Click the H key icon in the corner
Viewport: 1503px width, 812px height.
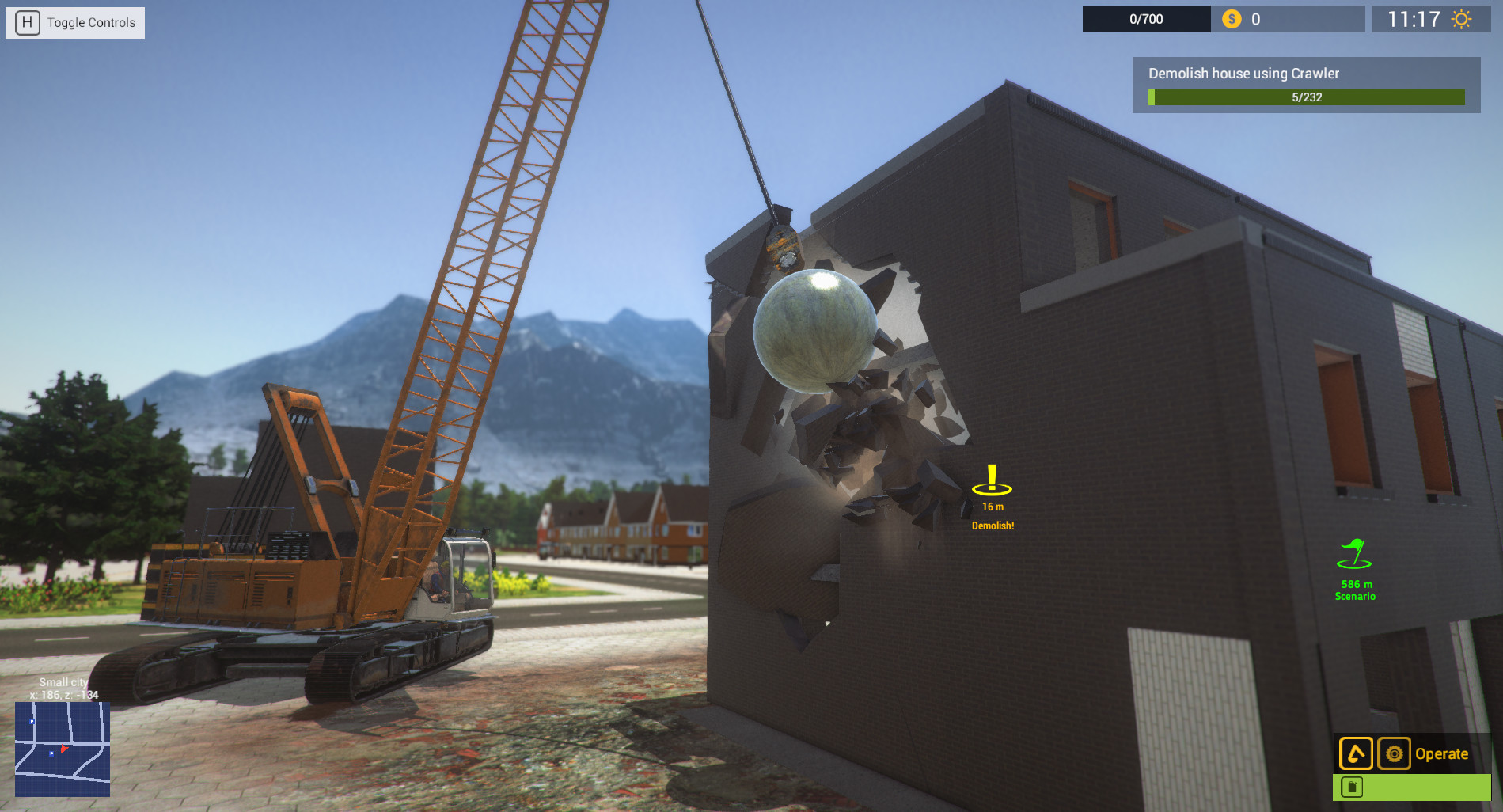[28, 22]
